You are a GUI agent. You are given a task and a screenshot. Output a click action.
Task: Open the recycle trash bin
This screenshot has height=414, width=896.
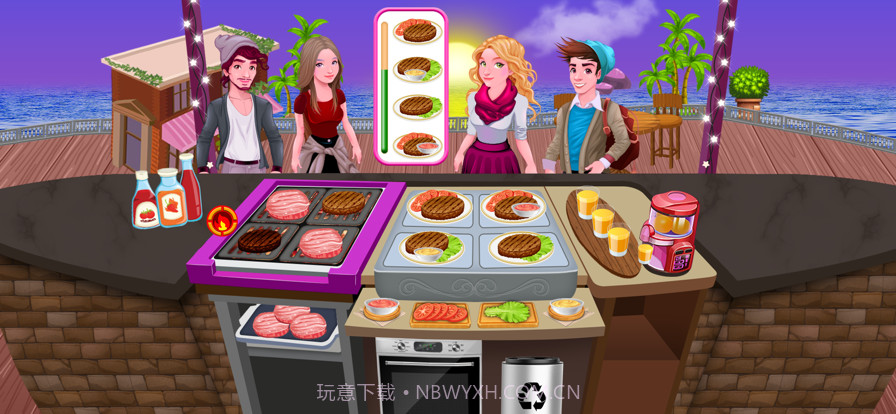(x=531, y=387)
